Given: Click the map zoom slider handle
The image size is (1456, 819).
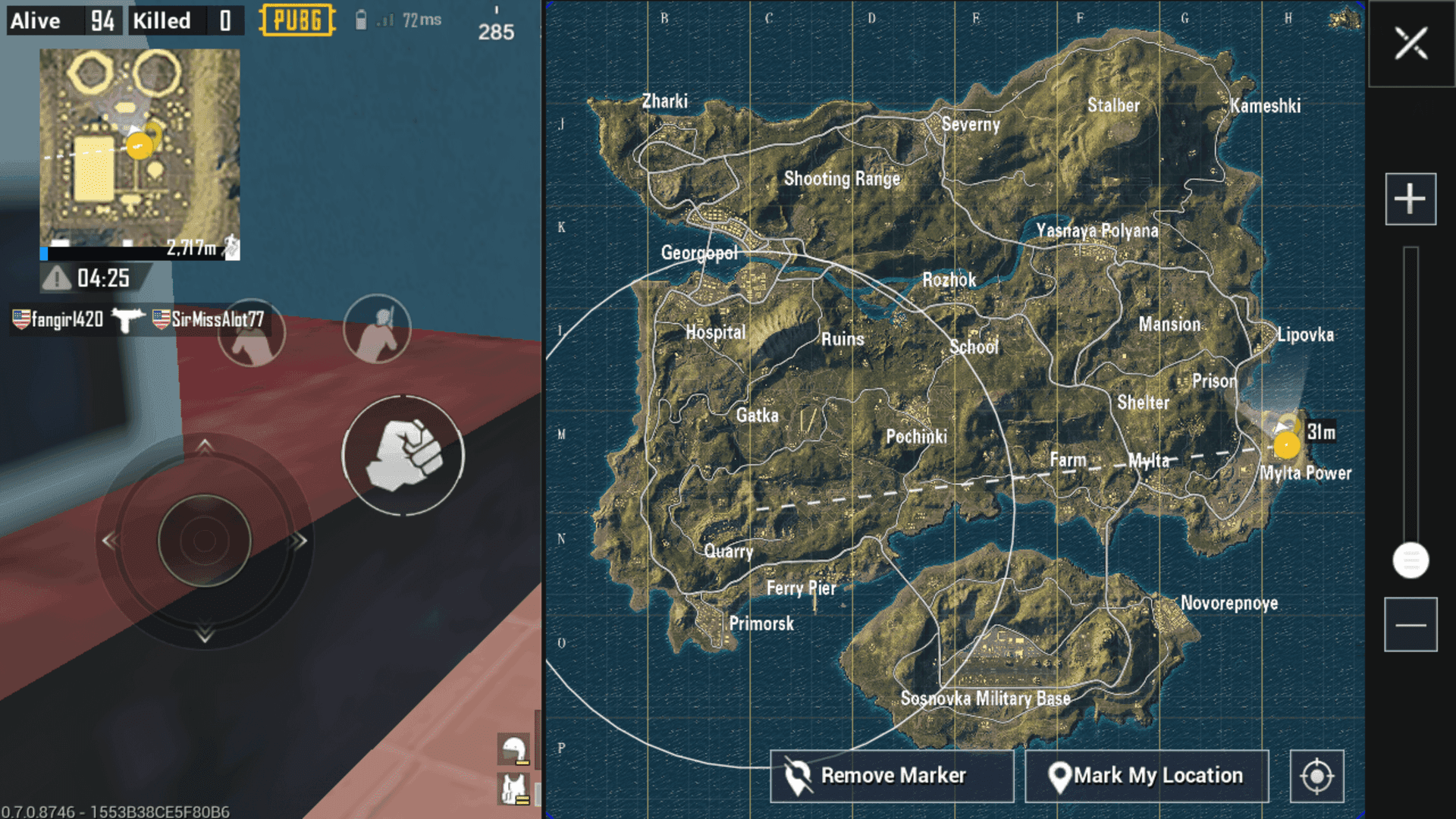Looking at the screenshot, I should coord(1410,560).
